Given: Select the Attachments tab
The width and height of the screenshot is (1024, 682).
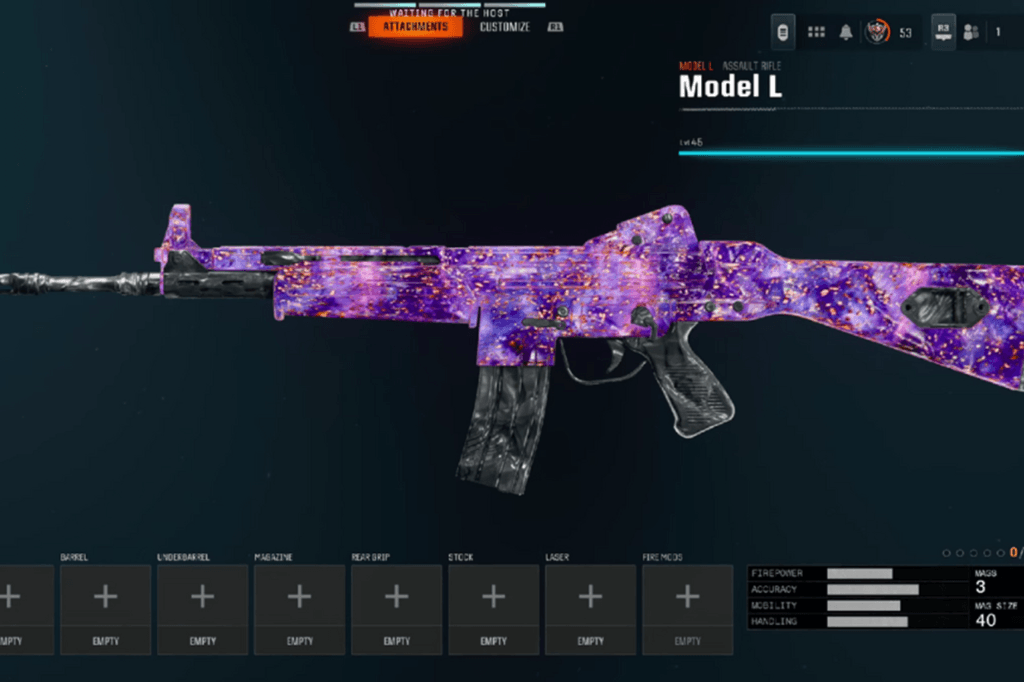Looking at the screenshot, I should (415, 27).
